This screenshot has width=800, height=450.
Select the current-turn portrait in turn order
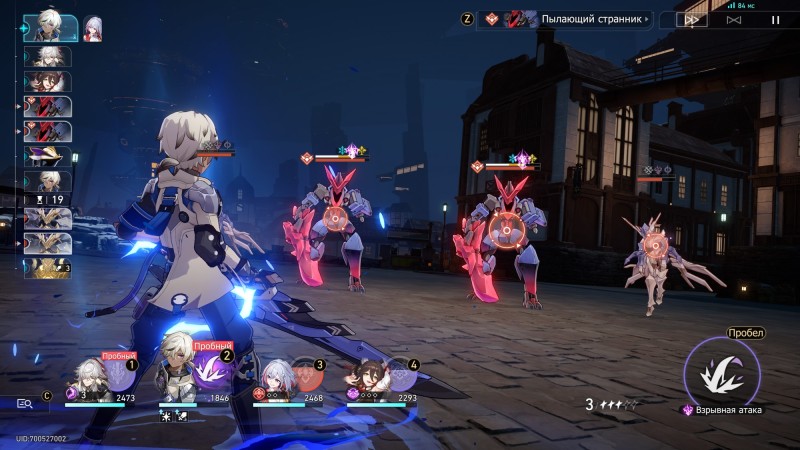(49, 27)
